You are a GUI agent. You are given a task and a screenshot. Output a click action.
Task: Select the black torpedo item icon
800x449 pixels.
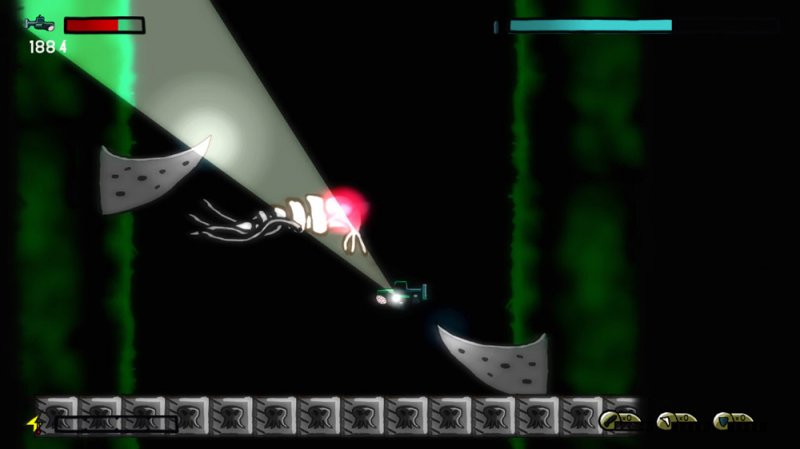[x=610, y=418]
